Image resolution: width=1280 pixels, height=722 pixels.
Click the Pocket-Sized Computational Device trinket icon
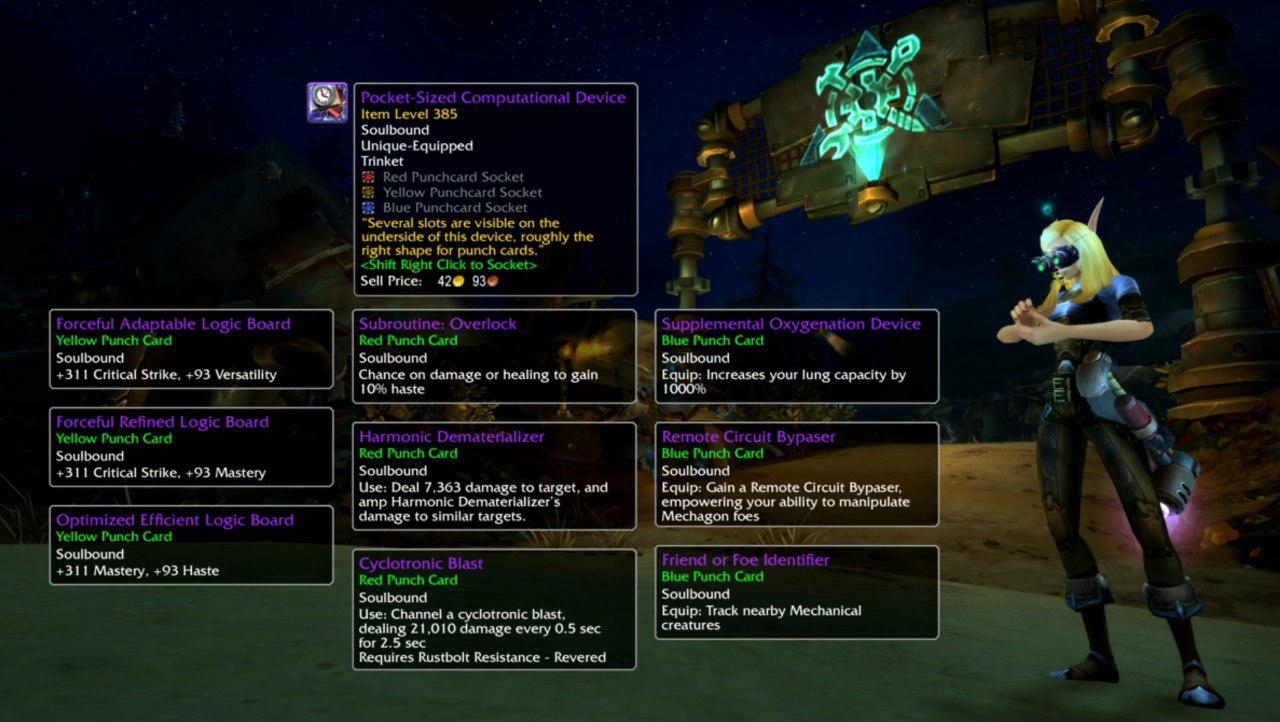327,102
